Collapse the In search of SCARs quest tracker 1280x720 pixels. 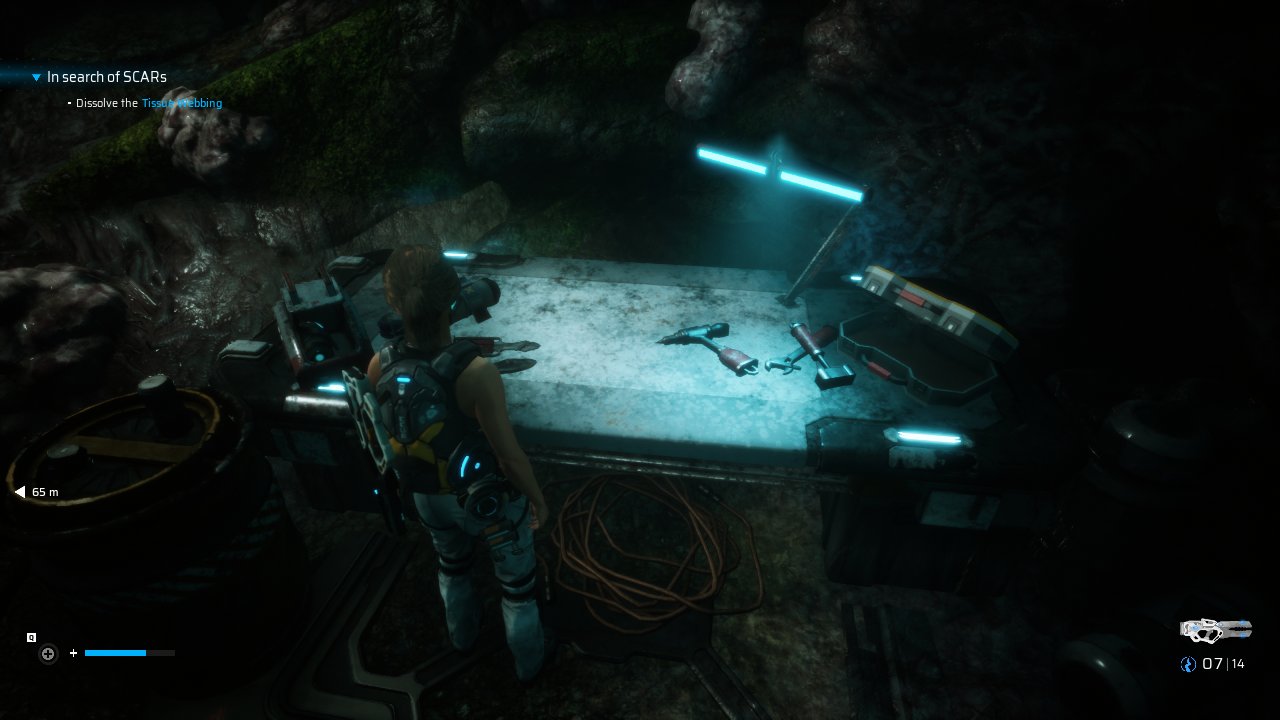37,77
